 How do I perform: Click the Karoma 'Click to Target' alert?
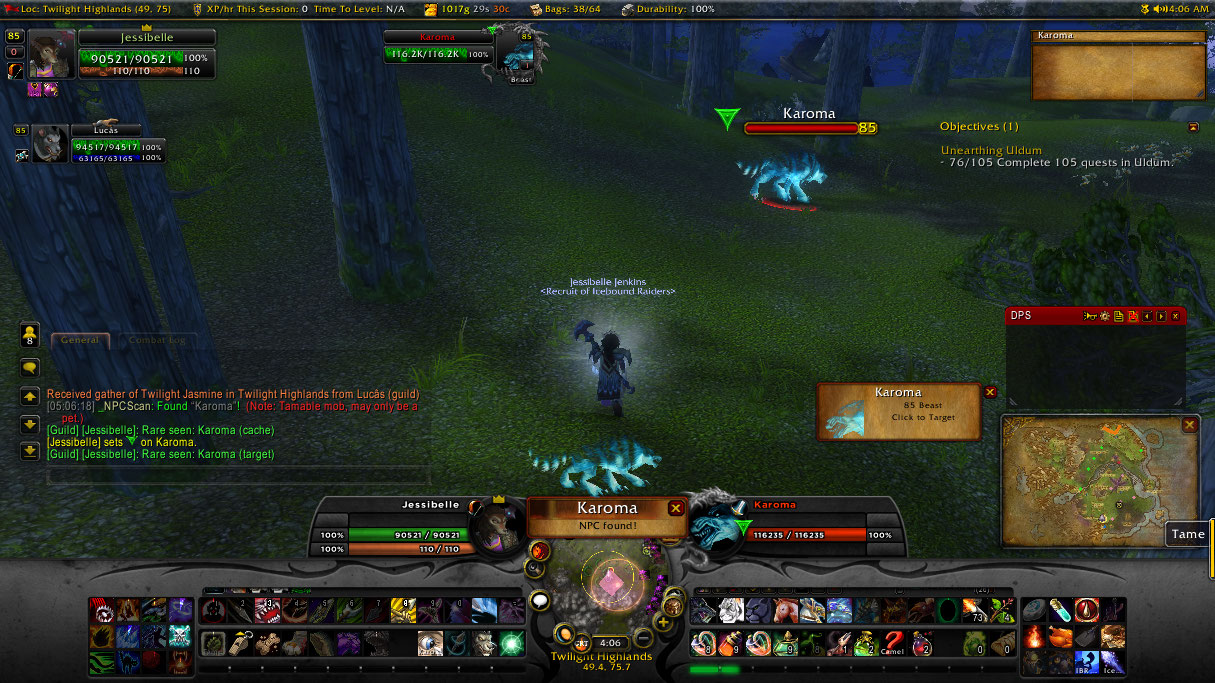pos(899,411)
